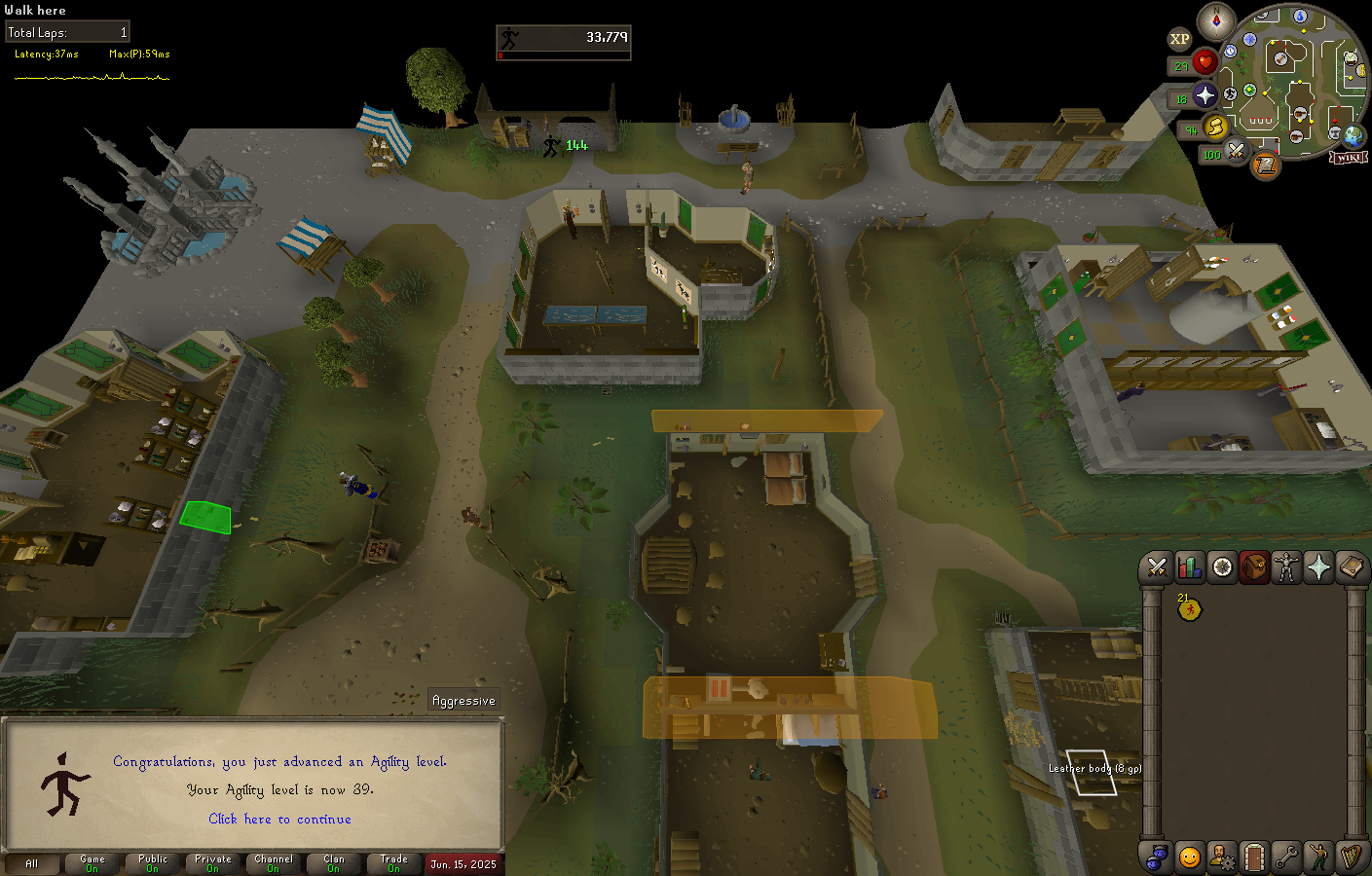Screen dimensions: 1372x876
Task: Click here to continue the level-up dialogue
Action: click(279, 819)
